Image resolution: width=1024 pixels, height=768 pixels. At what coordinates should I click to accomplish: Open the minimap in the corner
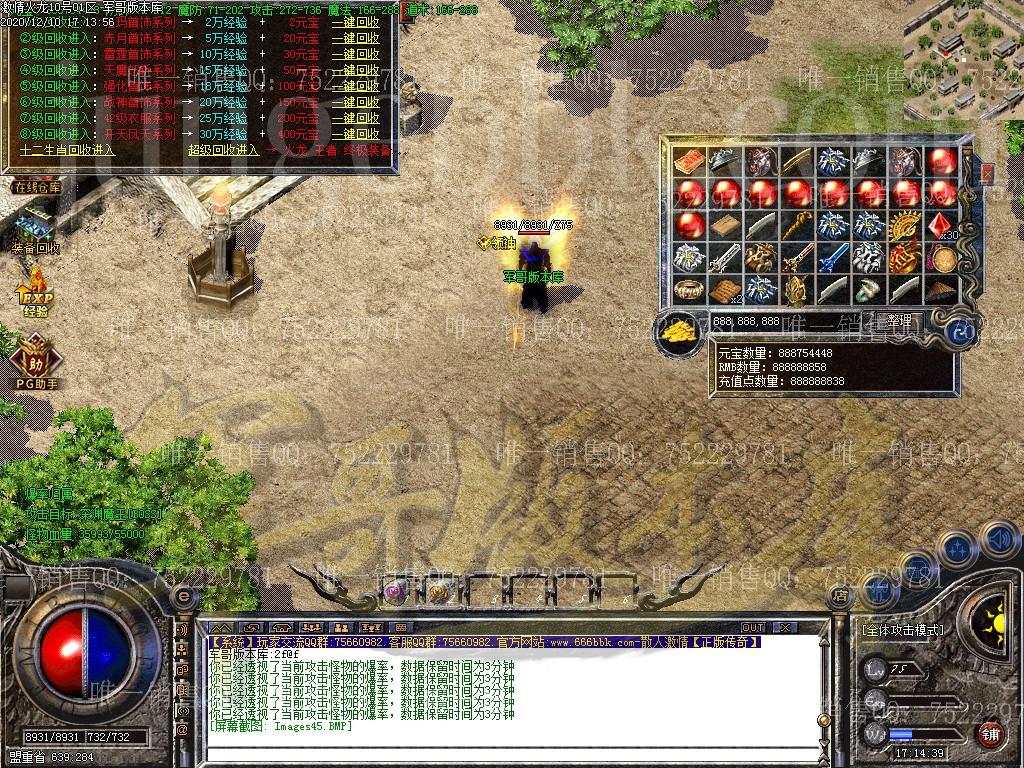point(963,60)
